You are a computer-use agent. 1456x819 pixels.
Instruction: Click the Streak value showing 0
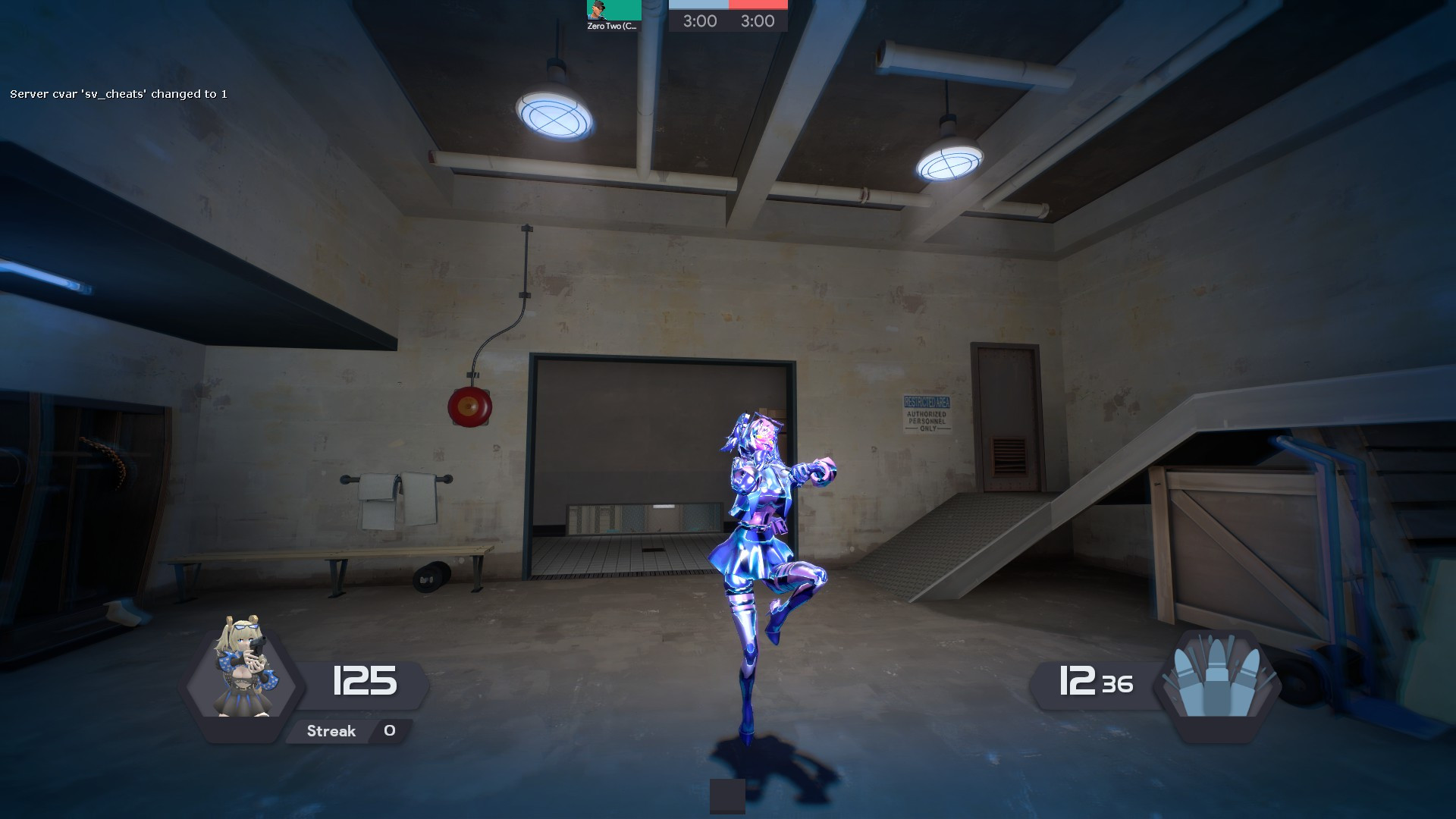point(389,730)
